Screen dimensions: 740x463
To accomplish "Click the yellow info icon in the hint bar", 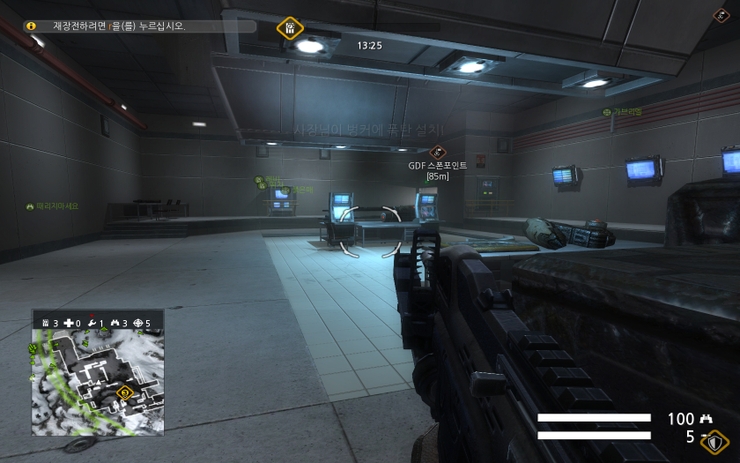I will coord(32,26).
